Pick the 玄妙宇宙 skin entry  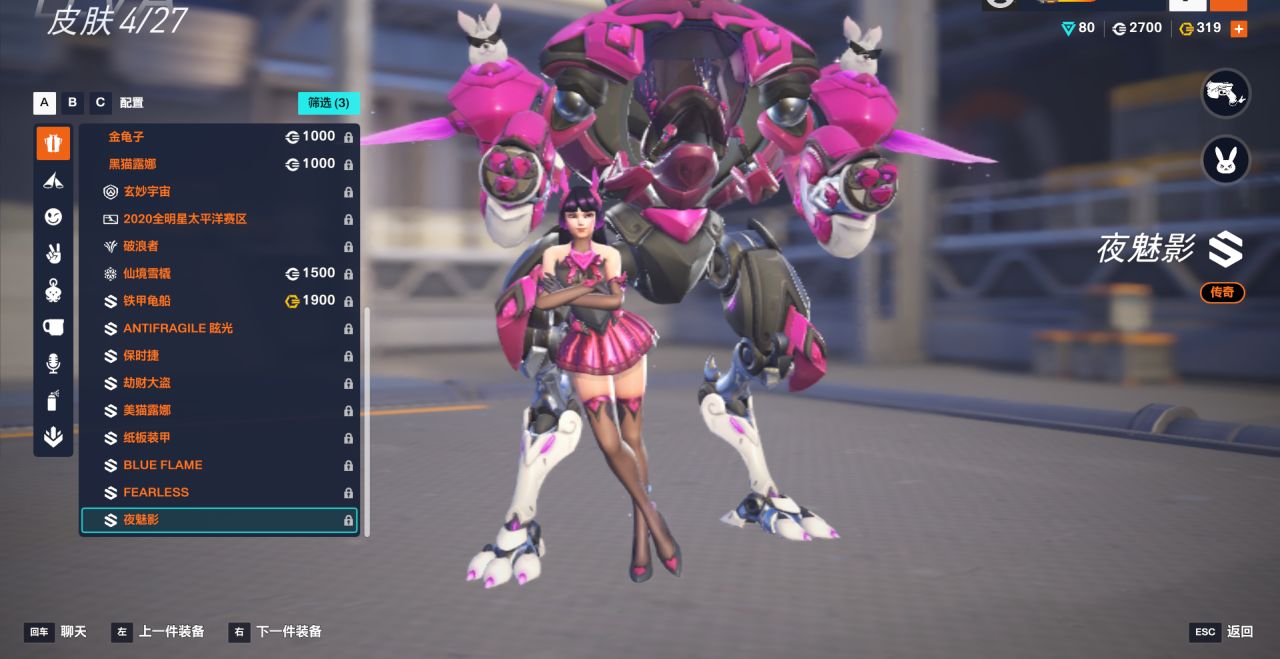point(219,192)
